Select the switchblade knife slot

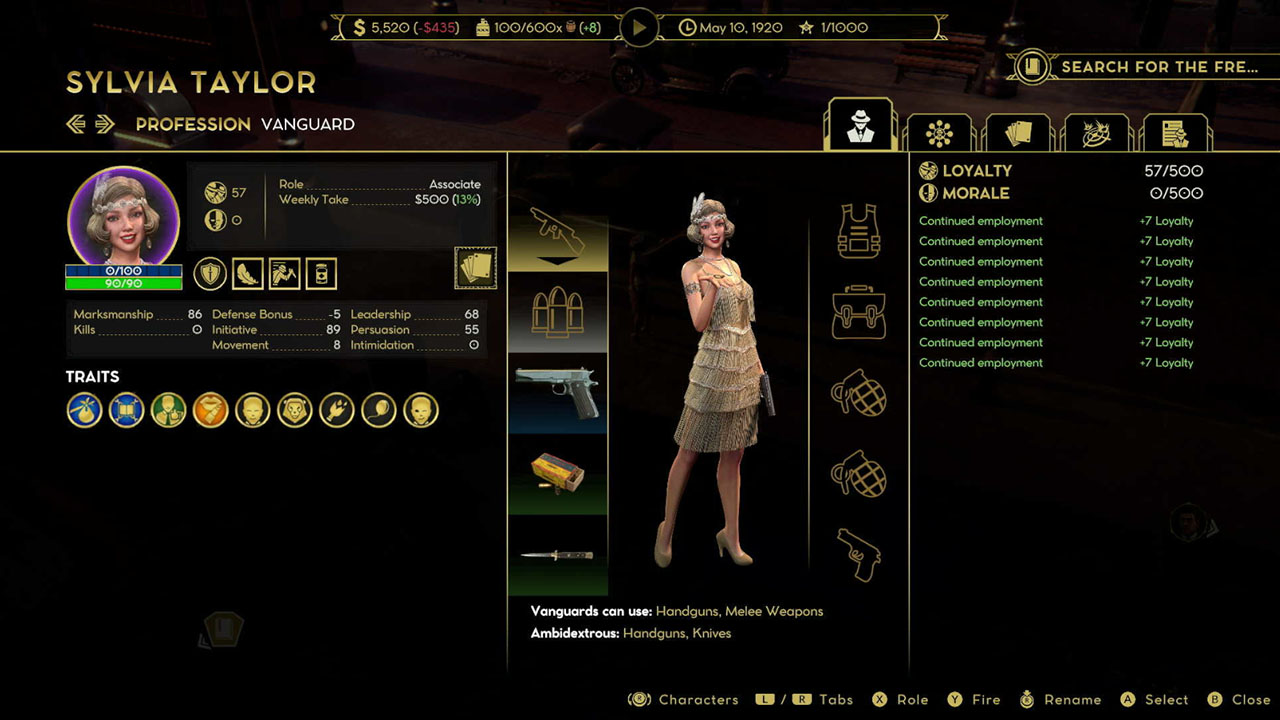tap(557, 556)
